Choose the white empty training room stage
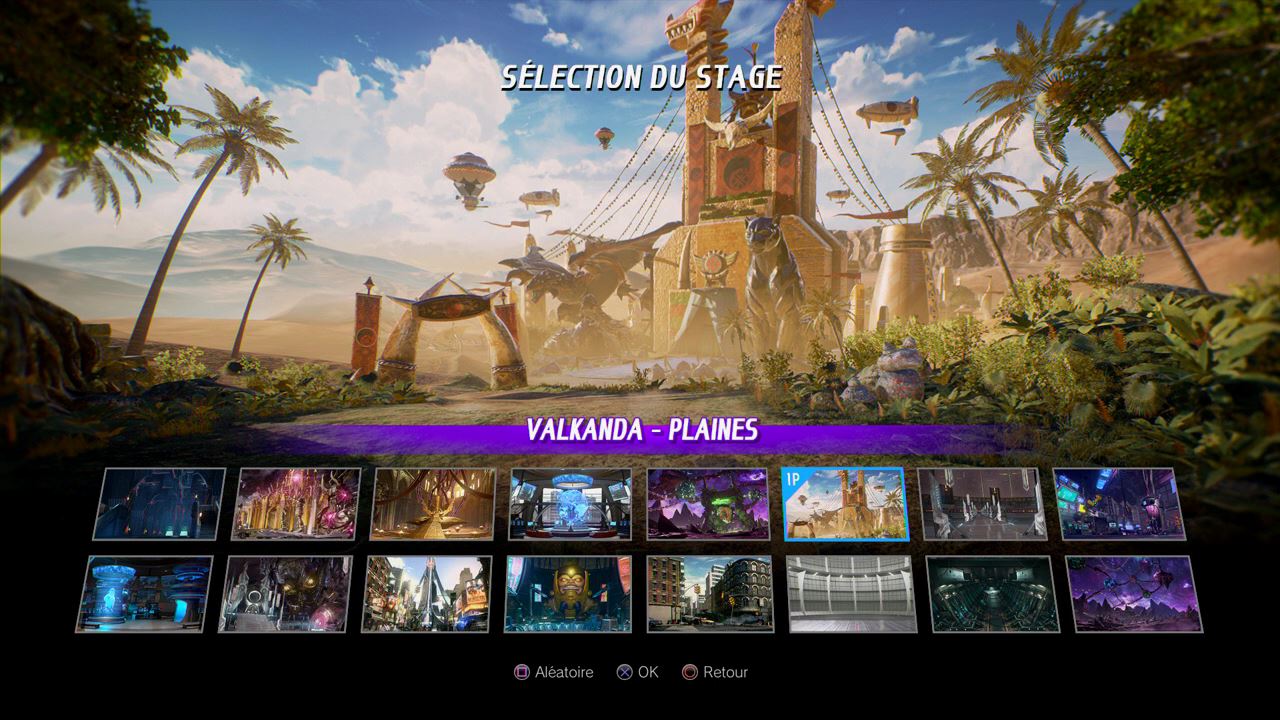The width and height of the screenshot is (1280, 720). (x=851, y=594)
